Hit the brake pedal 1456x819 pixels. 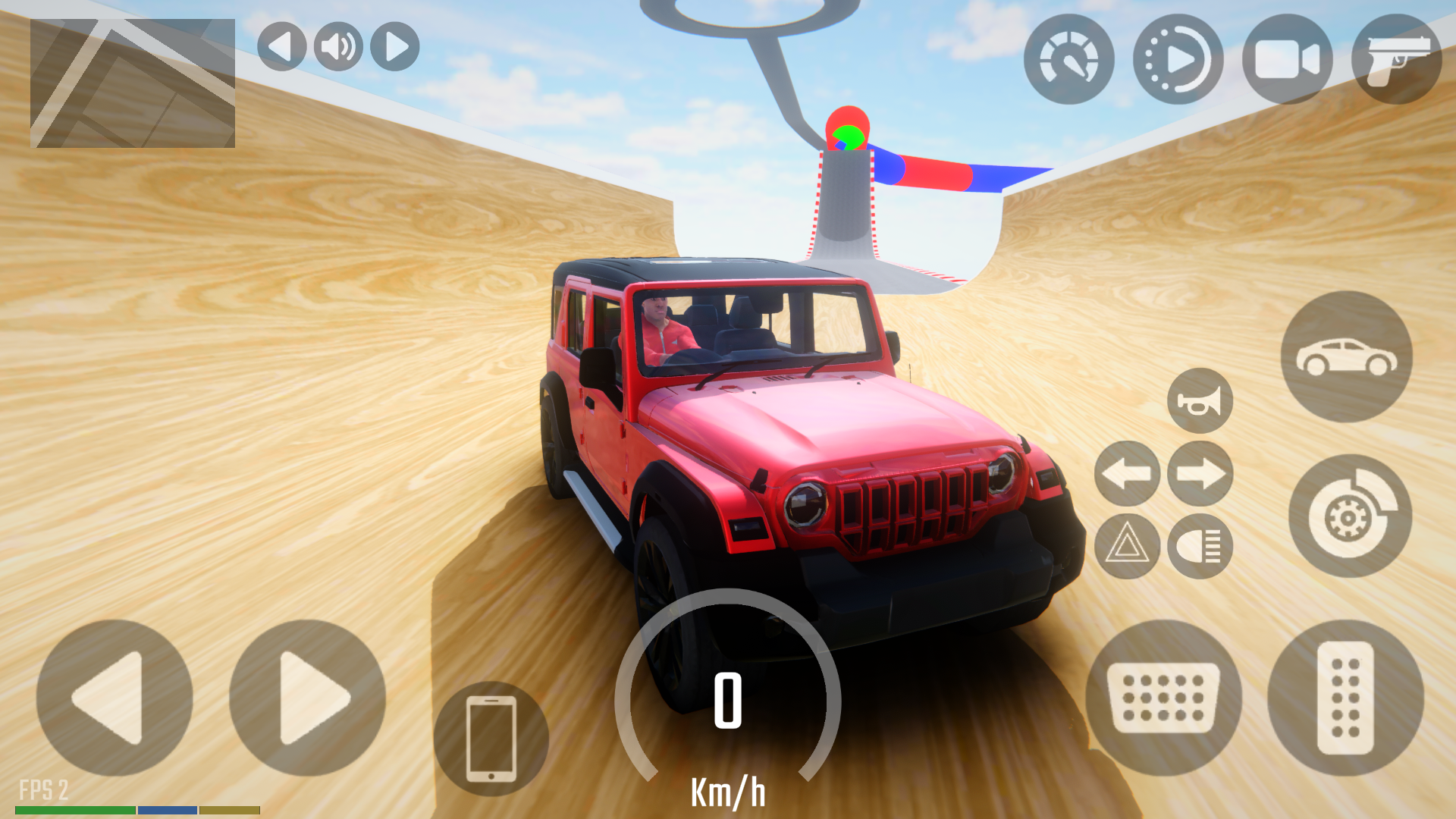(1163, 698)
